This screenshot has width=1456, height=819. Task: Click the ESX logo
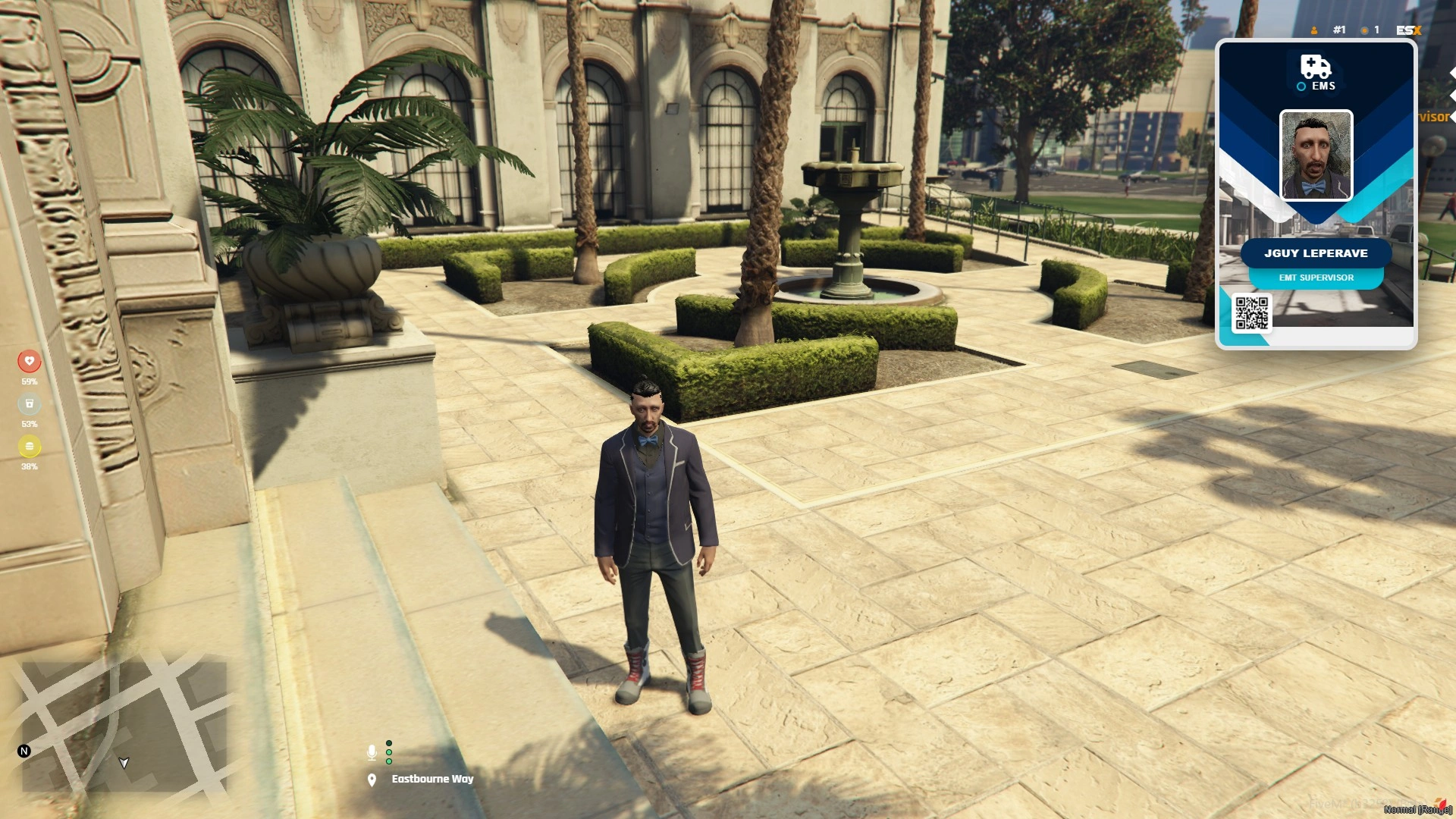point(1408,30)
